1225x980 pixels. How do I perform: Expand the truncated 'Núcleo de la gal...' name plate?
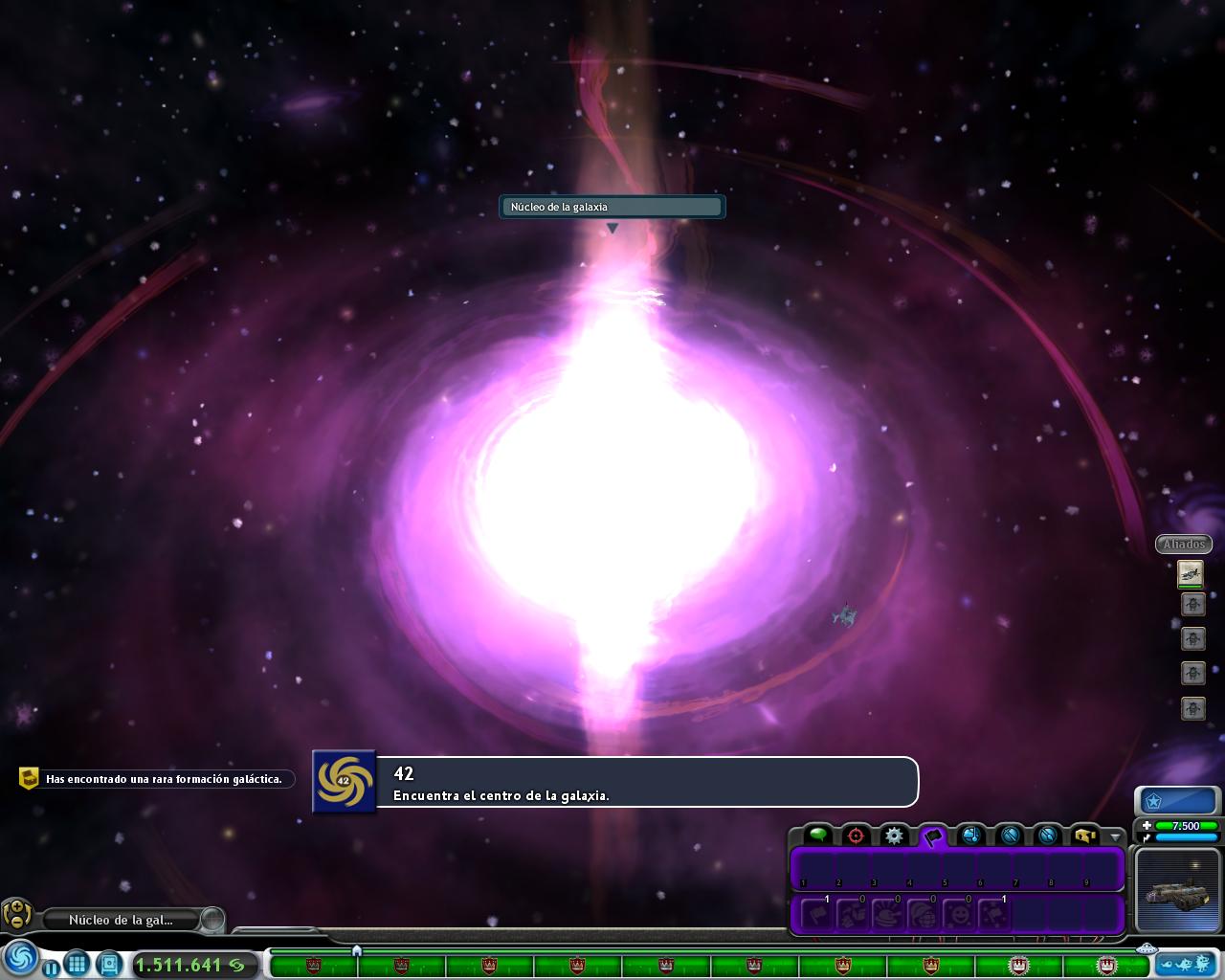(x=122, y=920)
